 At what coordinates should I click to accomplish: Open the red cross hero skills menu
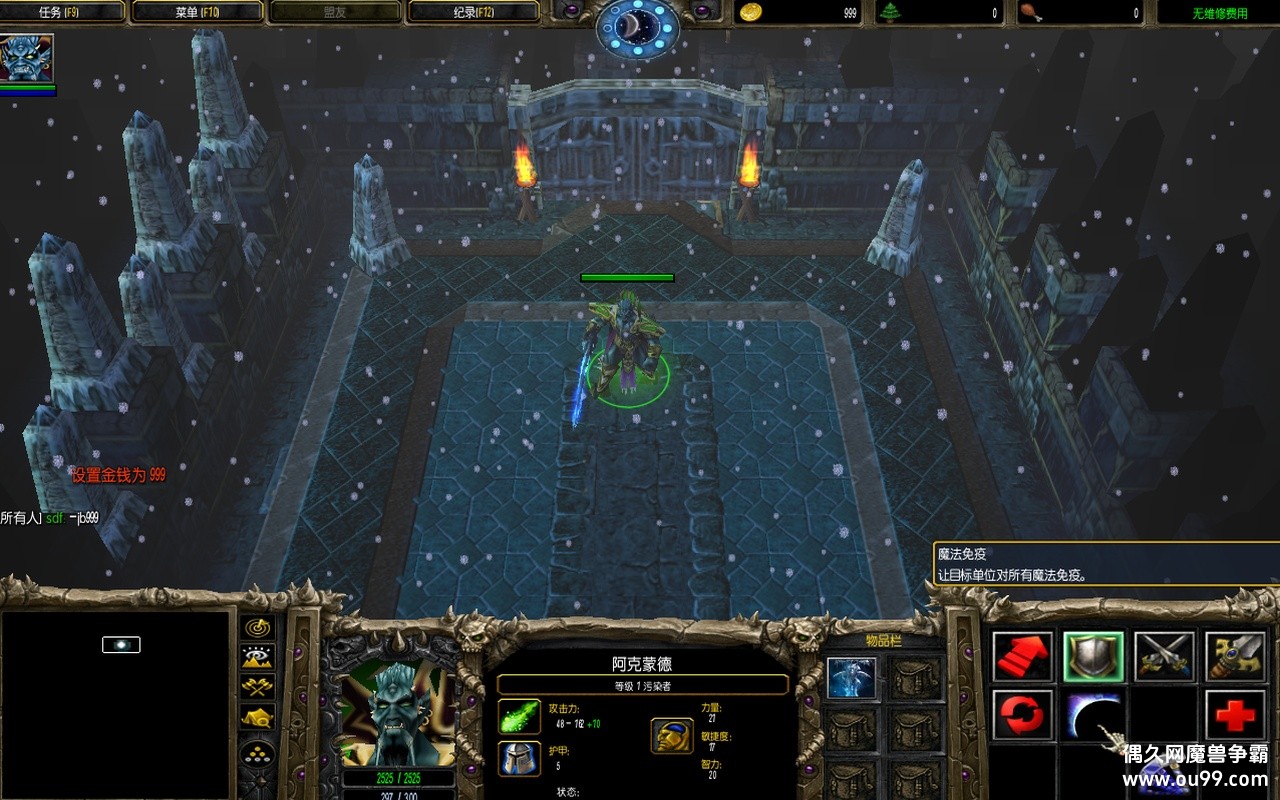pos(1235,715)
